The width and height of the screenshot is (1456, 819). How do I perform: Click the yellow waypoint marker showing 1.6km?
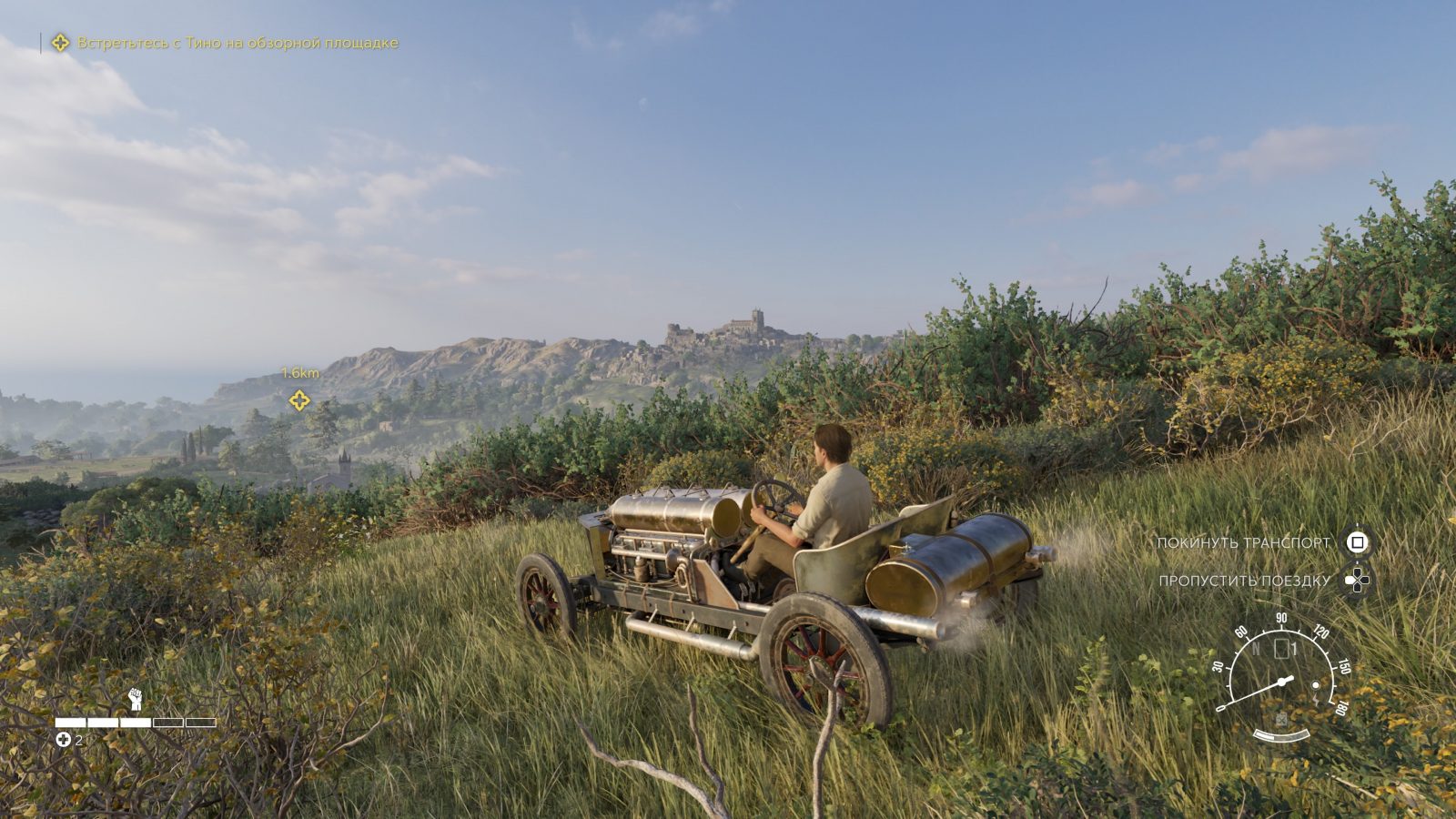(x=299, y=399)
